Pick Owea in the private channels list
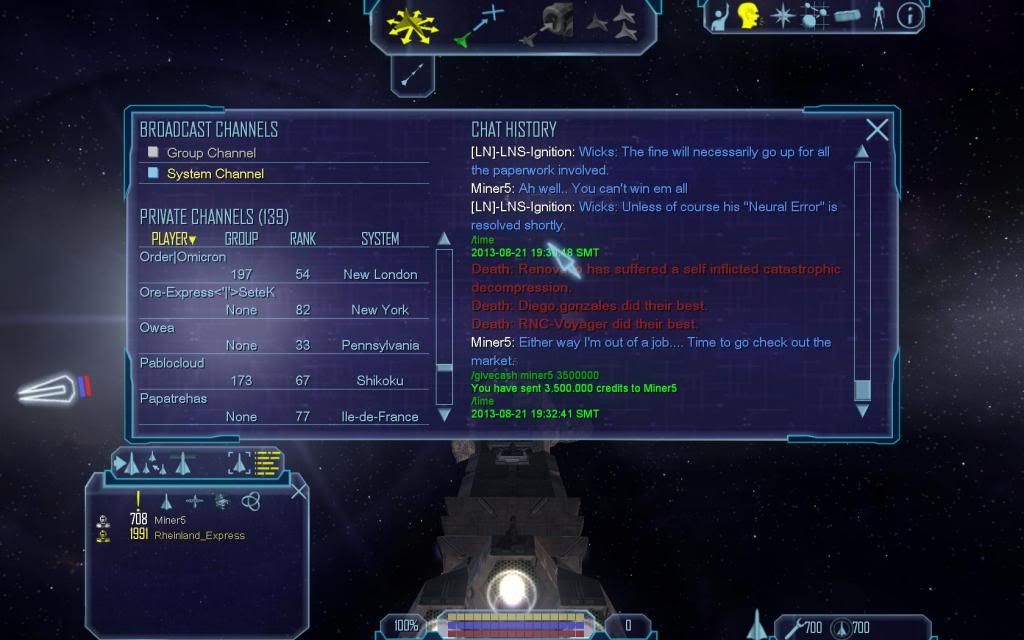The height and width of the screenshot is (640, 1024). [x=157, y=327]
